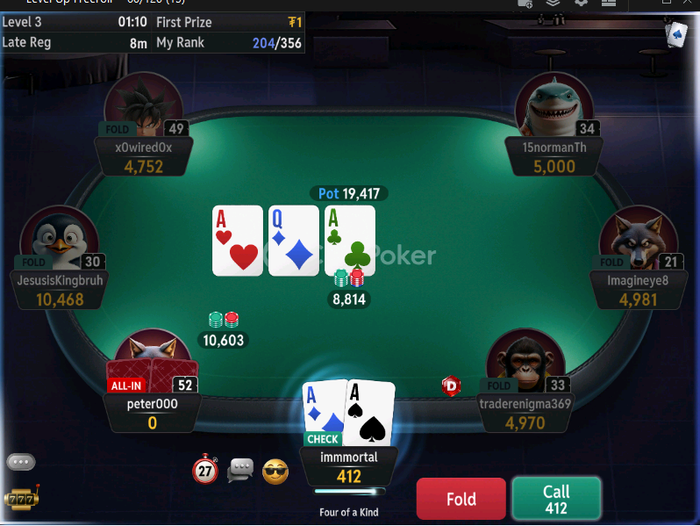
Task: Select your own immmortal player panel
Action: (x=348, y=466)
